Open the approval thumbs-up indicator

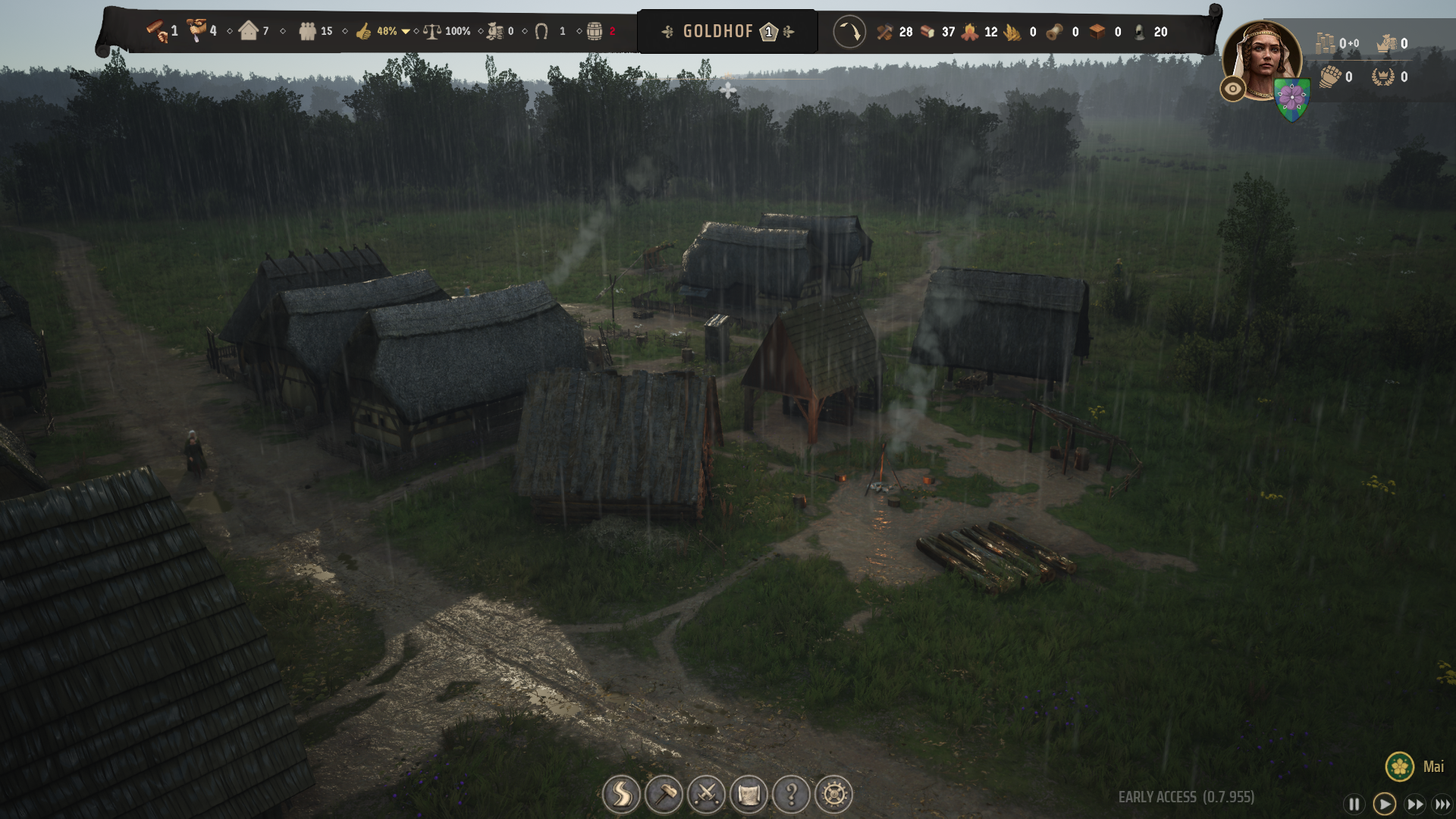364,32
